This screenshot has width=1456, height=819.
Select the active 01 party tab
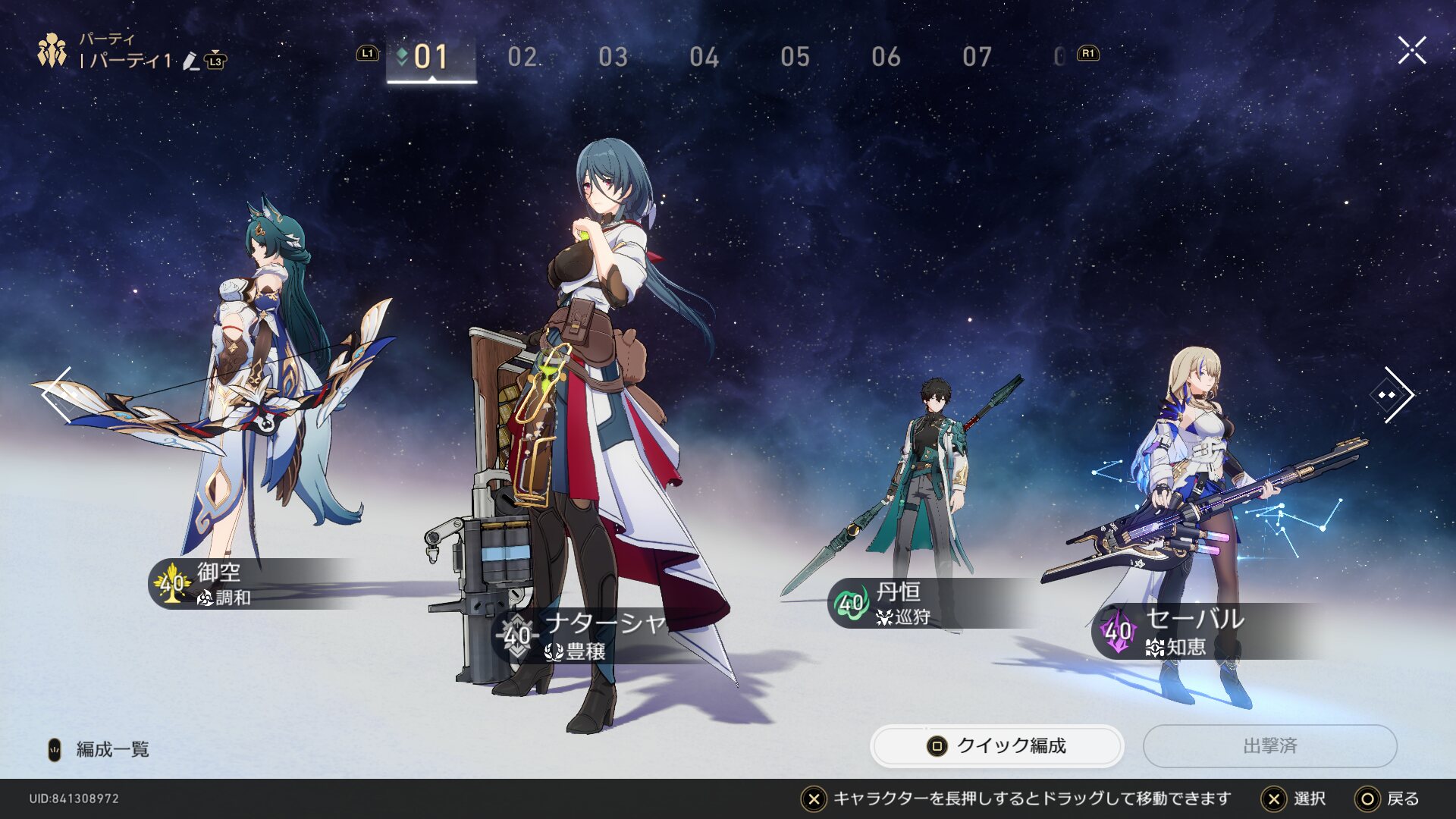point(431,57)
